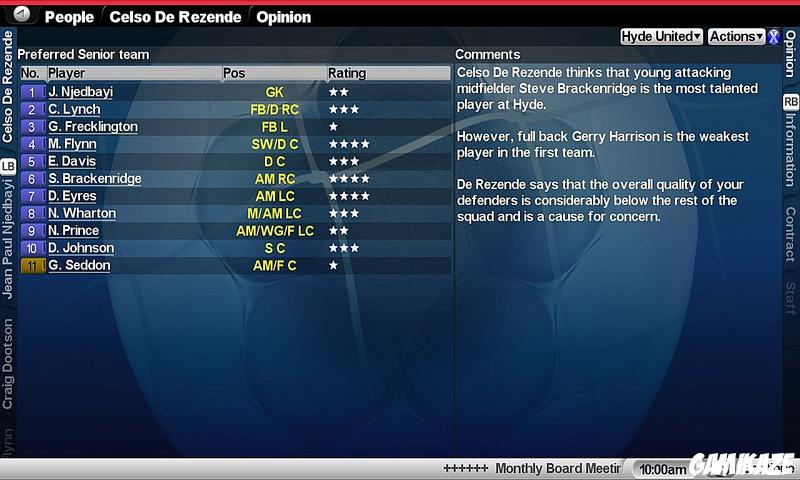Close the screen with the X button
Image resolution: width=800 pixels, height=480 pixels.
pos(774,37)
